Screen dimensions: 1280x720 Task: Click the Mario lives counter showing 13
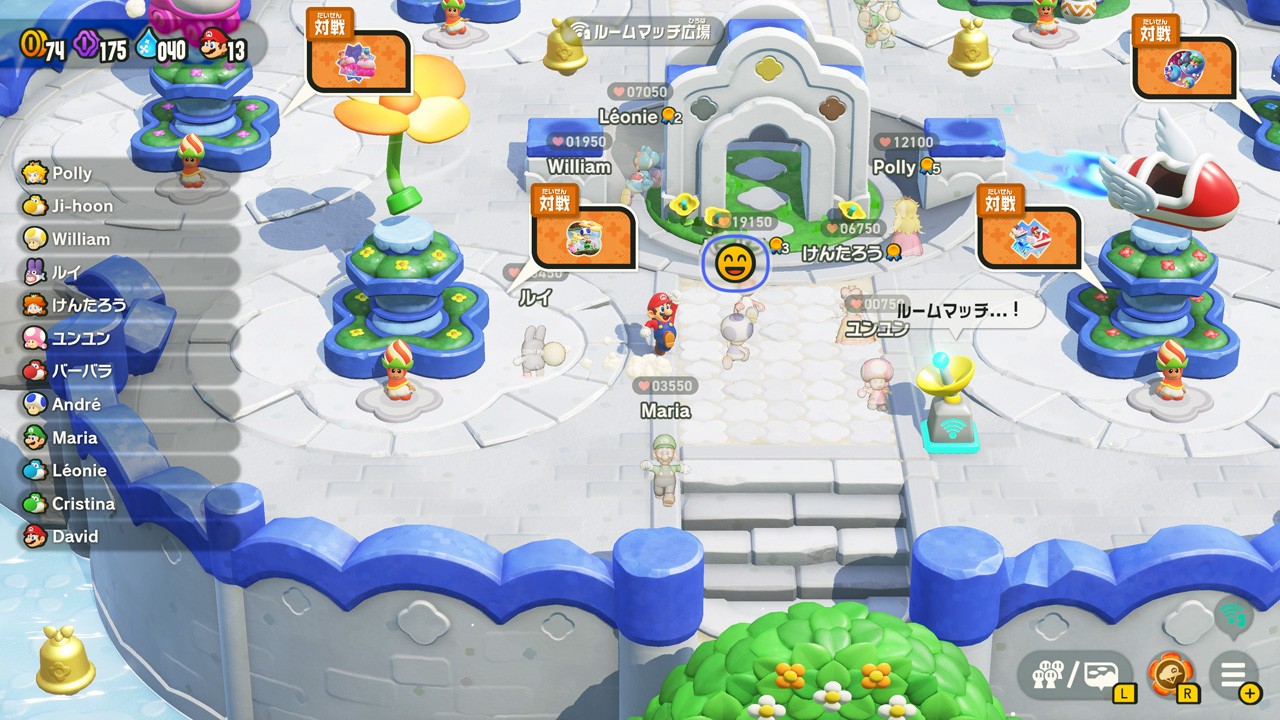pos(225,45)
